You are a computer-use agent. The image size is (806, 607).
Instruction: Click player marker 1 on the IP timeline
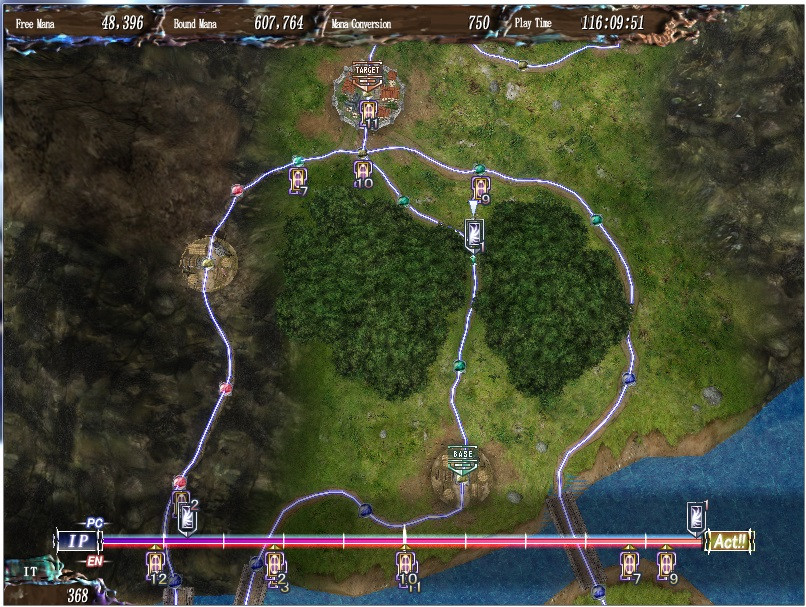696,517
